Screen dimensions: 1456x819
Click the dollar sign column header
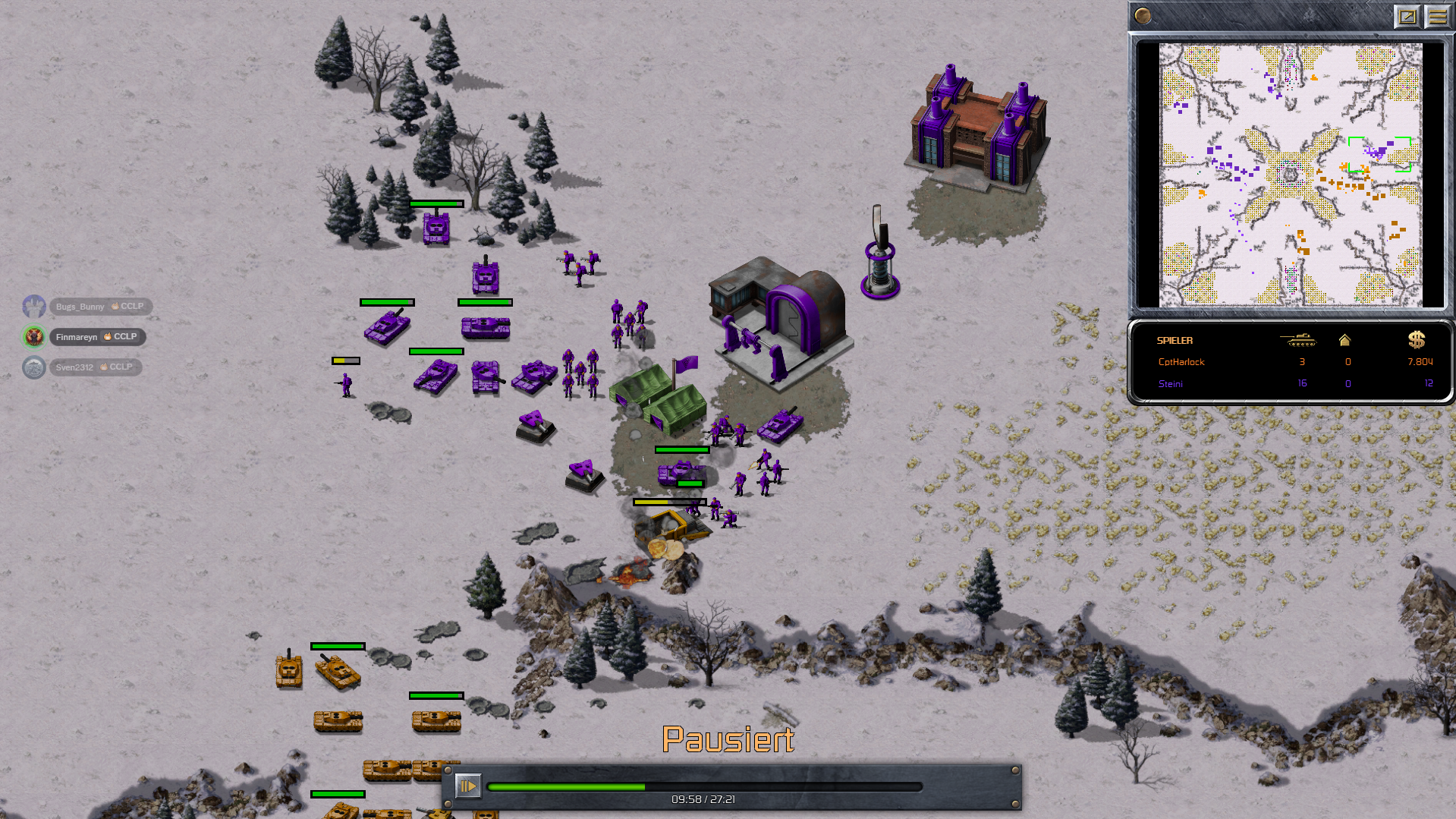[1416, 340]
